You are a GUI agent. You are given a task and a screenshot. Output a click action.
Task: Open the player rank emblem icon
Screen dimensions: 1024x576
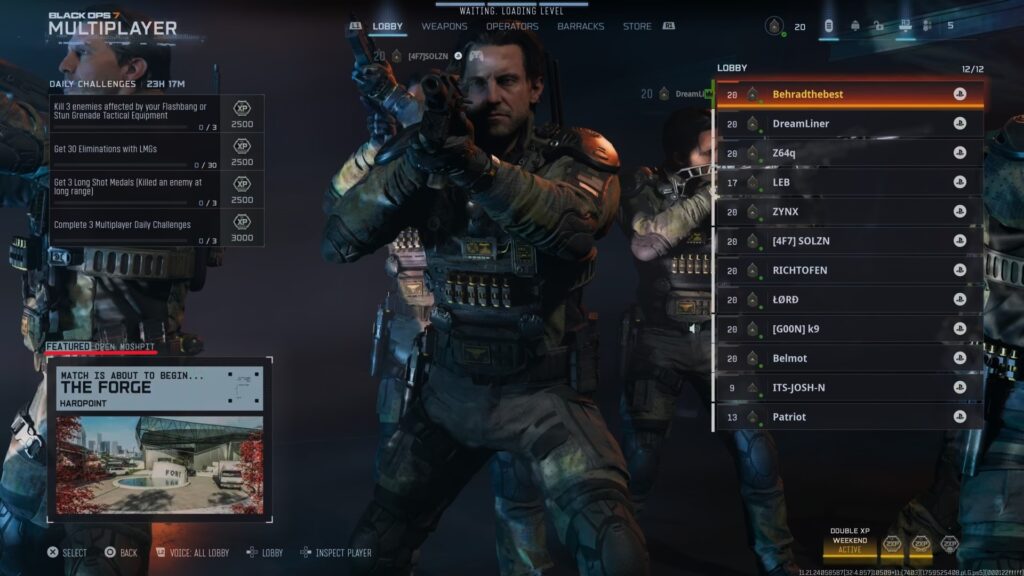(x=774, y=27)
